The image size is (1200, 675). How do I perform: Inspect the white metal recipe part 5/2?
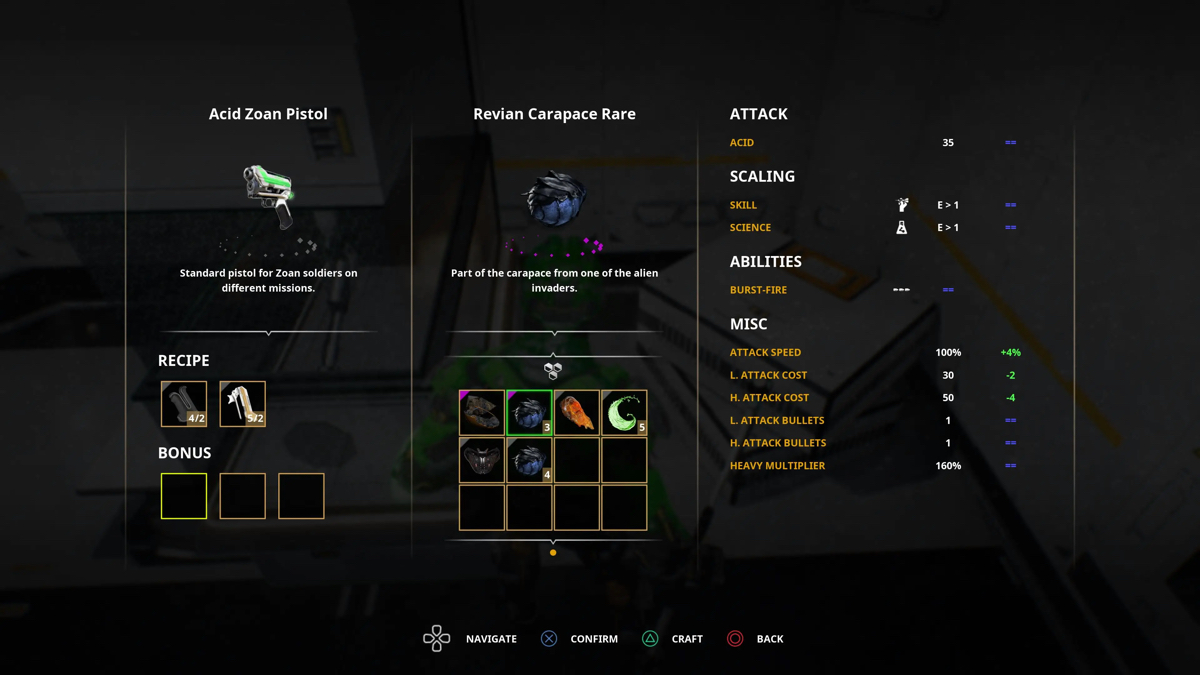[242, 404]
